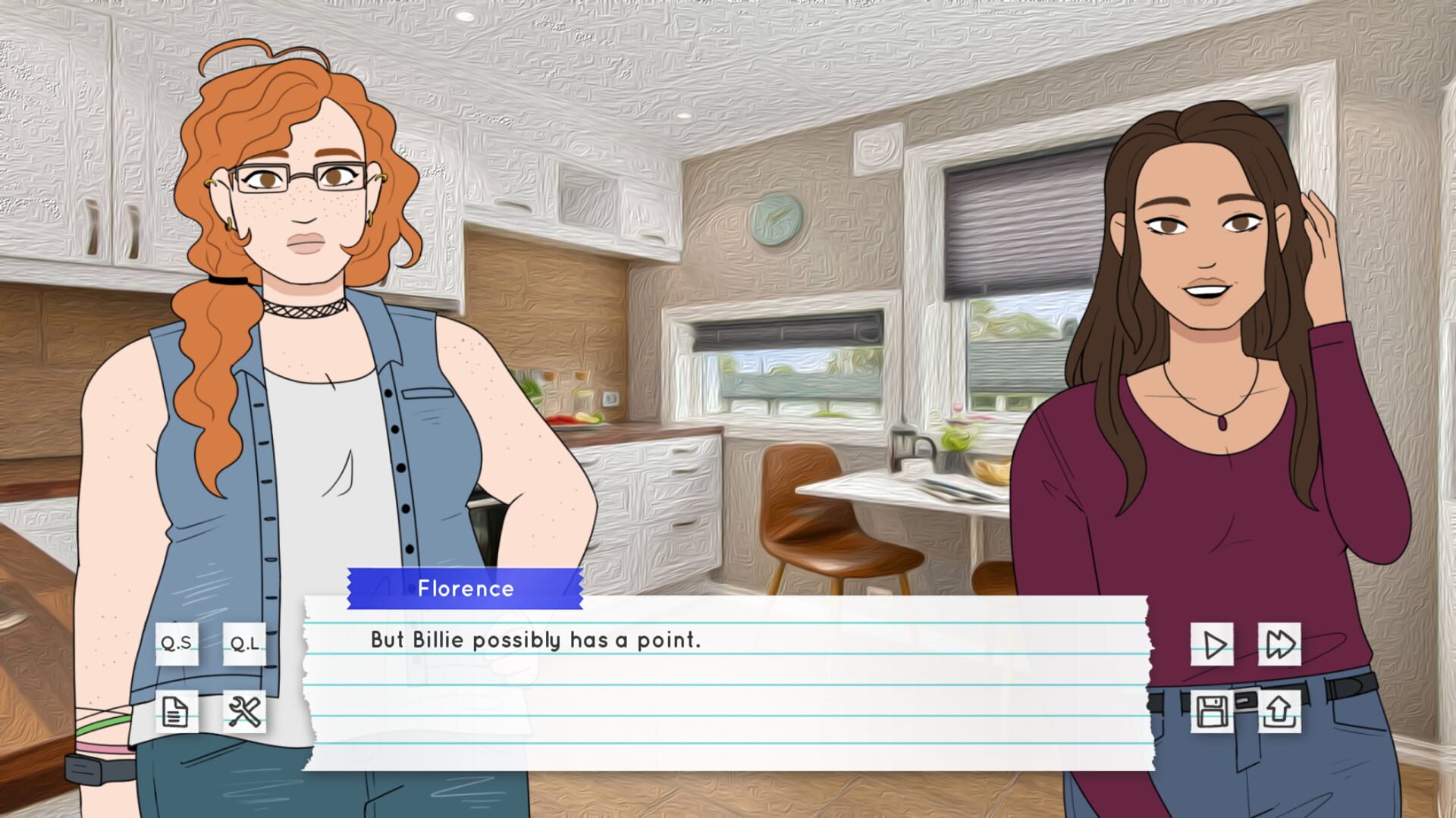1456x818 pixels.
Task: Click the teal wall clock in the kitchen
Action: pos(775,220)
